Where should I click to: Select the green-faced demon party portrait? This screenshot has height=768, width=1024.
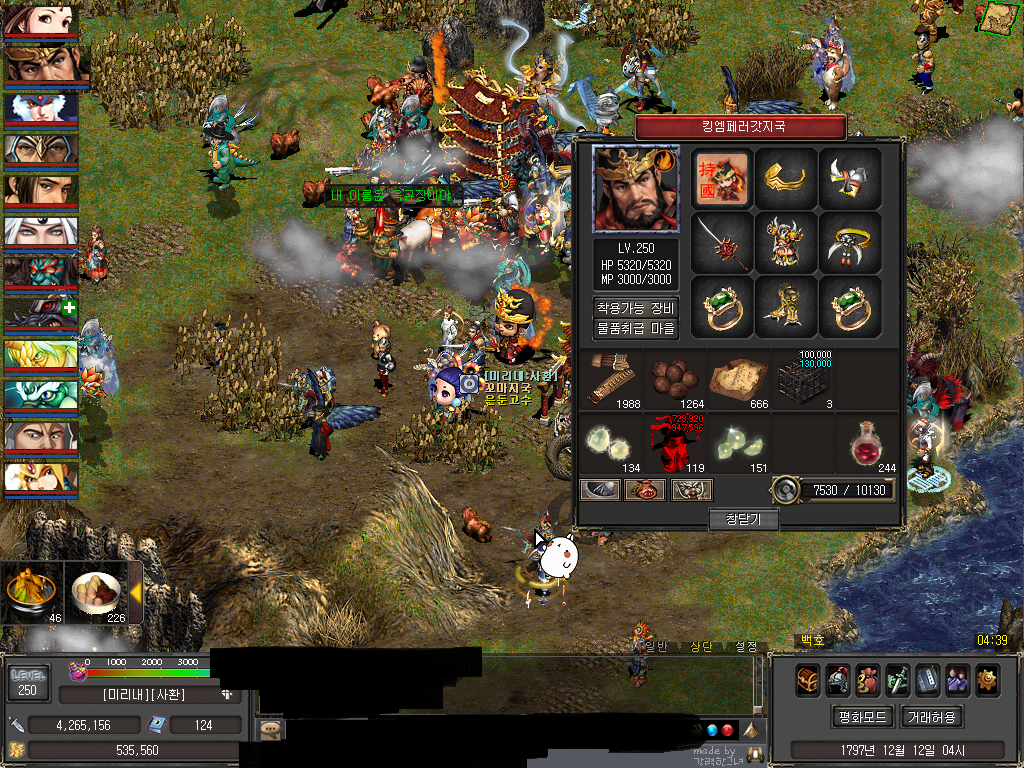tap(41, 273)
